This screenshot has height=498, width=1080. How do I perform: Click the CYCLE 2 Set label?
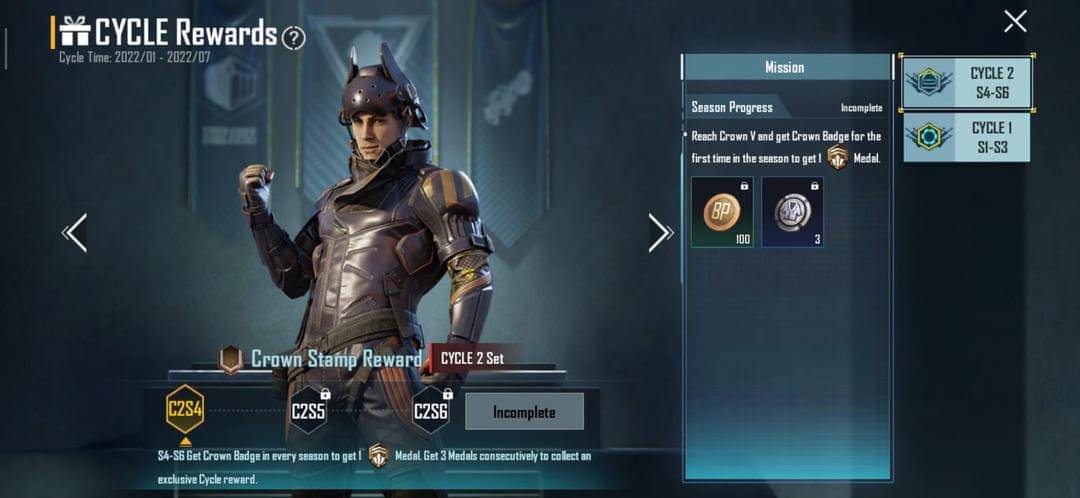[472, 358]
